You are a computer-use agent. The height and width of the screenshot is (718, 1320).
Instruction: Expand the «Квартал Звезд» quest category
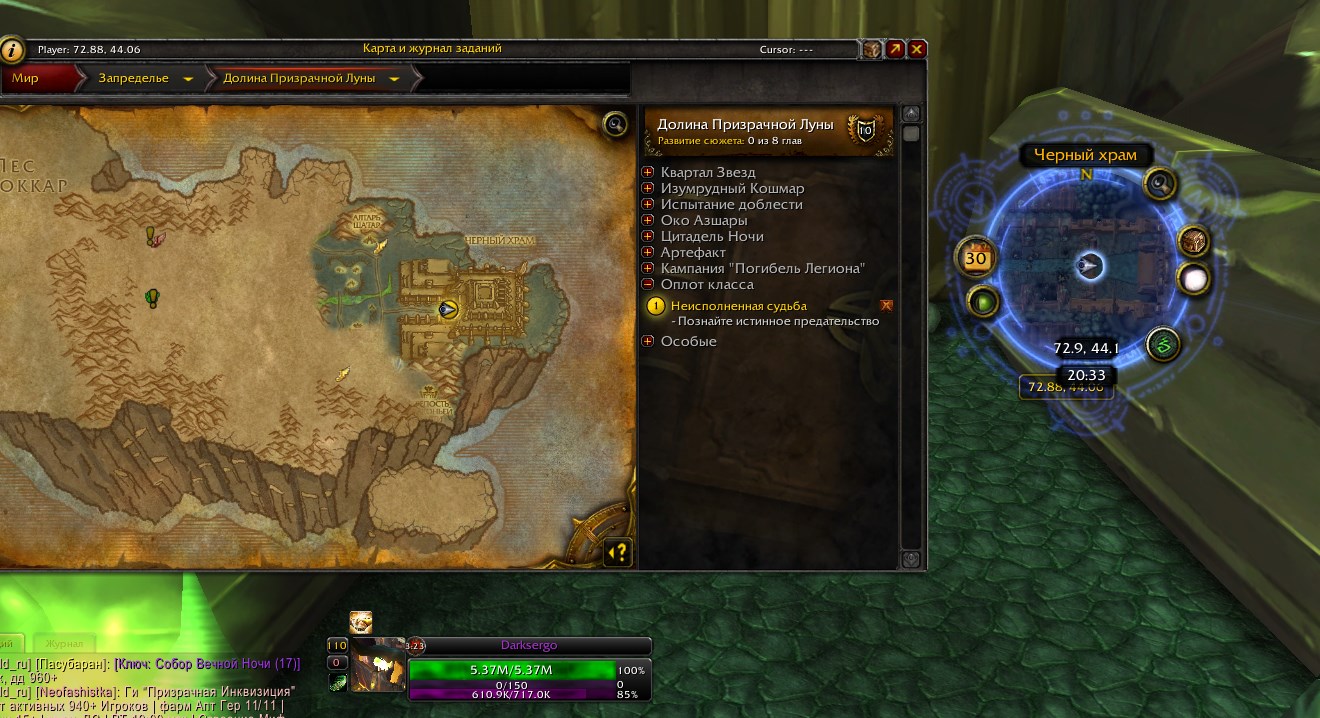648,173
